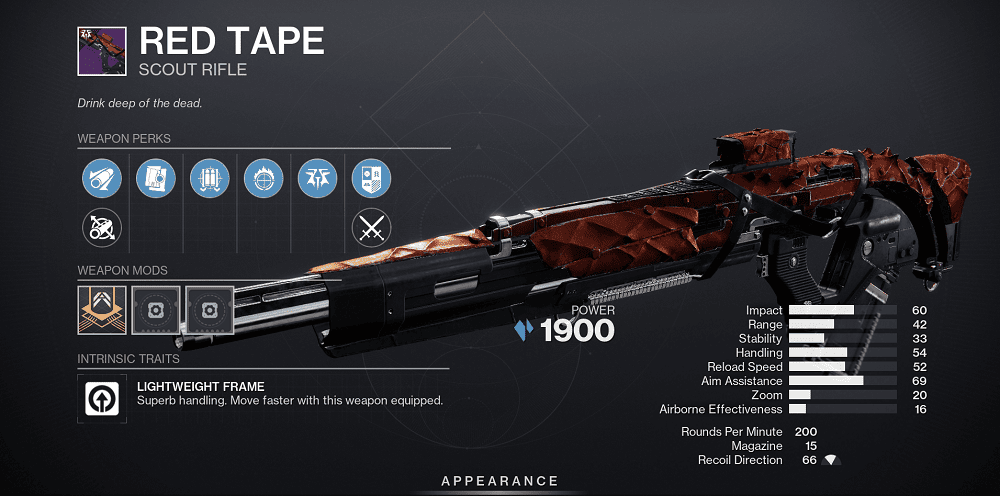The image size is (1000, 496).
Task: Open the orange chevron weapon mod slot
Action: click(x=101, y=310)
